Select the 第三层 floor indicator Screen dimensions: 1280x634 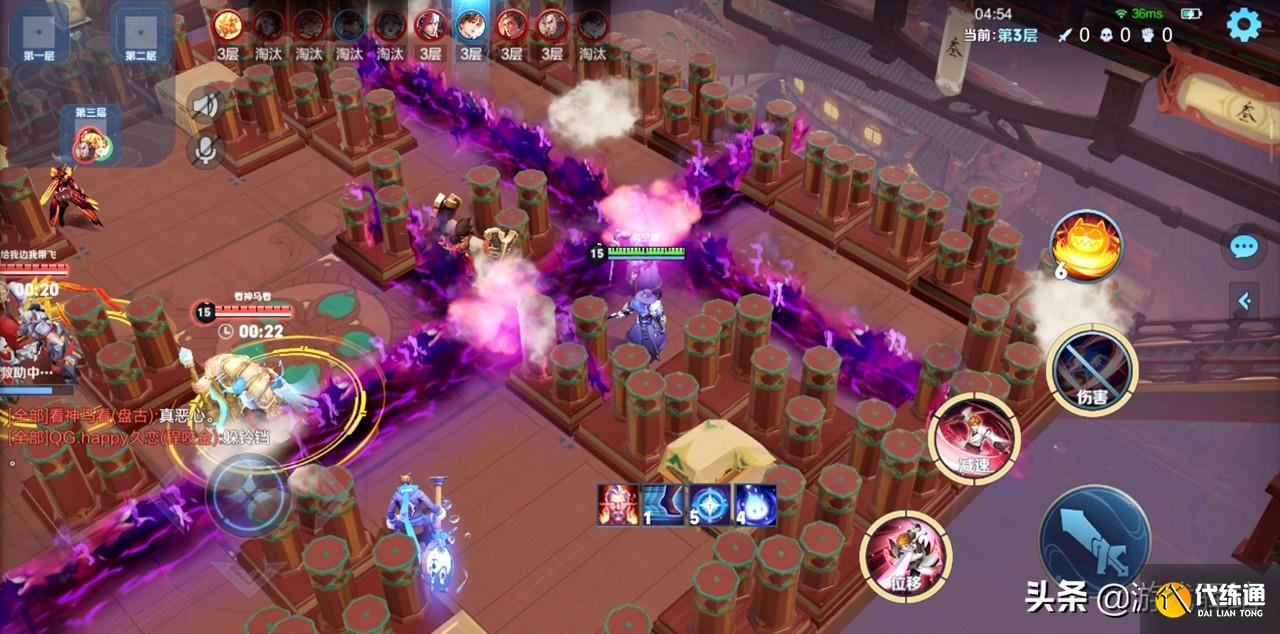coord(90,136)
